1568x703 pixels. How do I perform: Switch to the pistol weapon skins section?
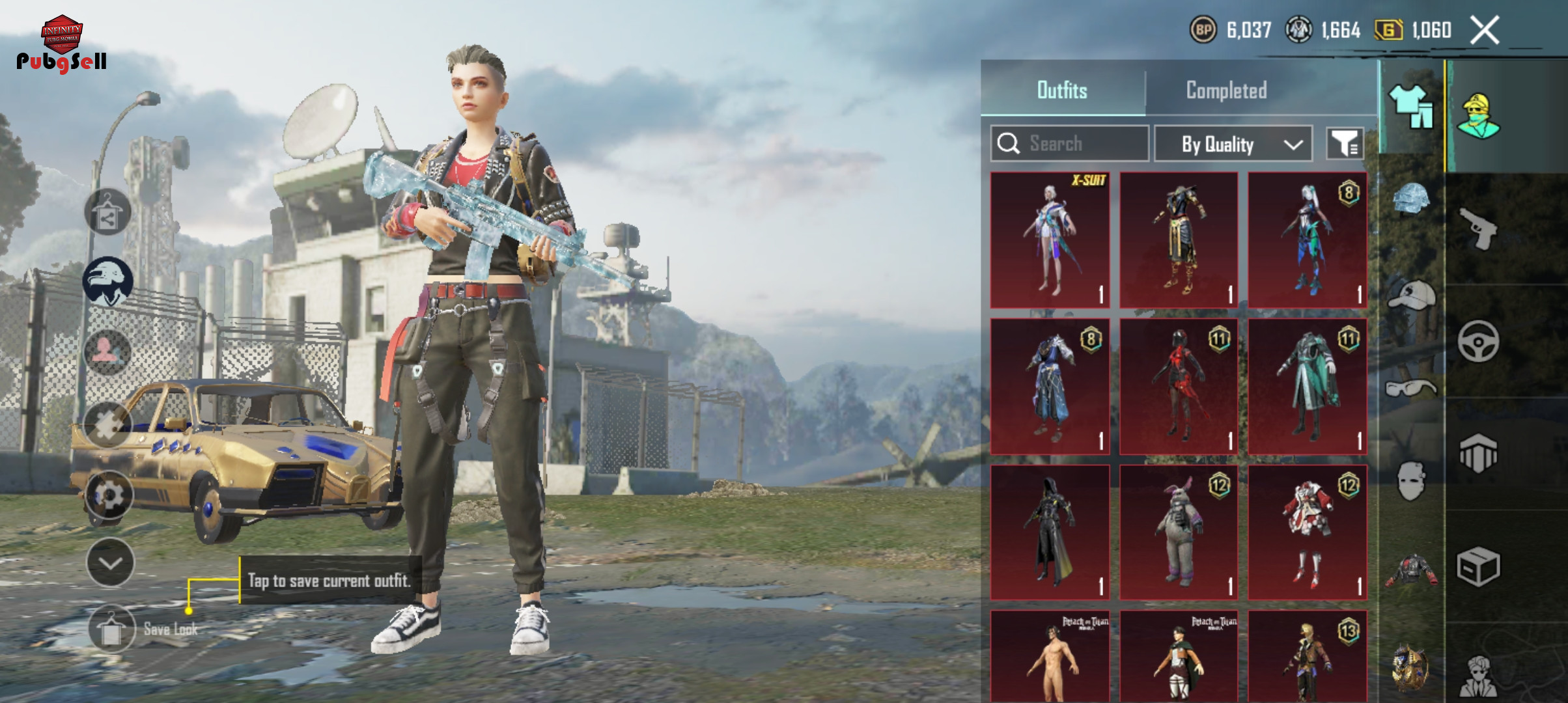click(x=1478, y=228)
